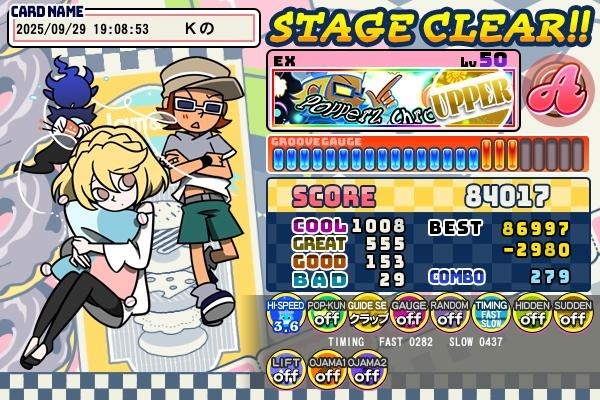Toggle the SUDDEN option
Image resolution: width=600 pixels, height=400 pixels.
(x=572, y=316)
